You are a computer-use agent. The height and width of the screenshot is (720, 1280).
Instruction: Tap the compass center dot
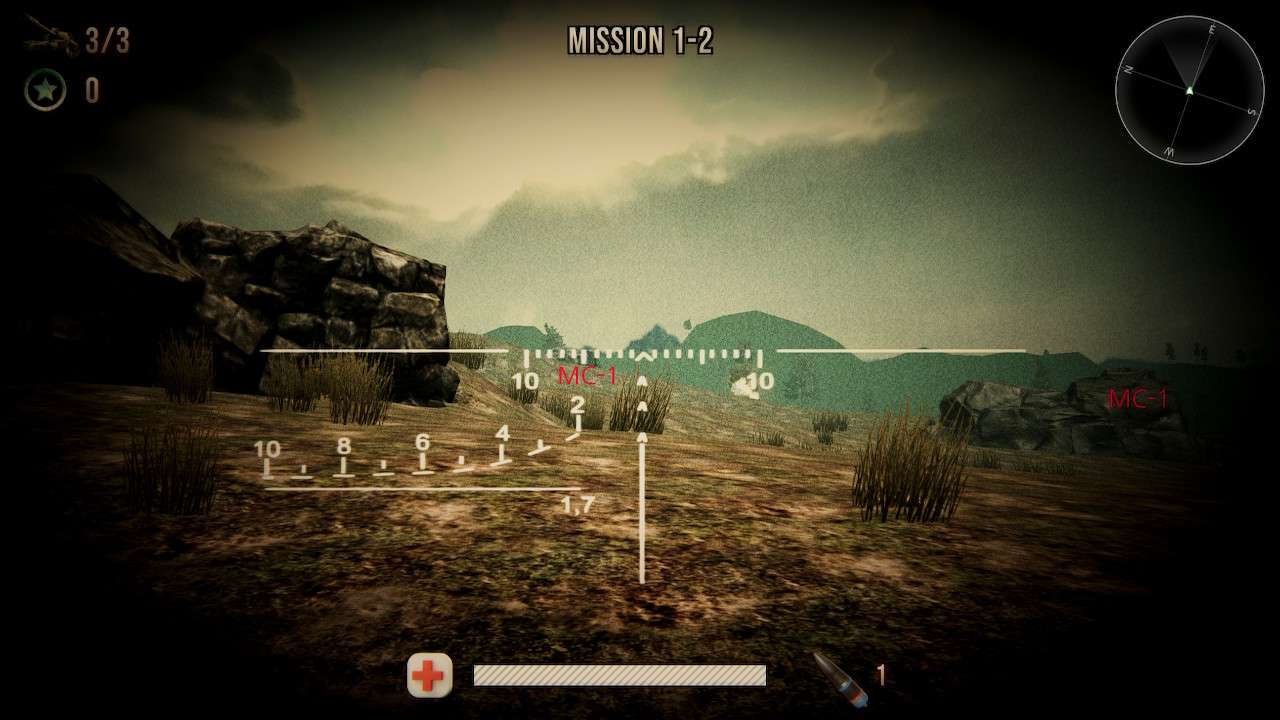tap(1190, 90)
